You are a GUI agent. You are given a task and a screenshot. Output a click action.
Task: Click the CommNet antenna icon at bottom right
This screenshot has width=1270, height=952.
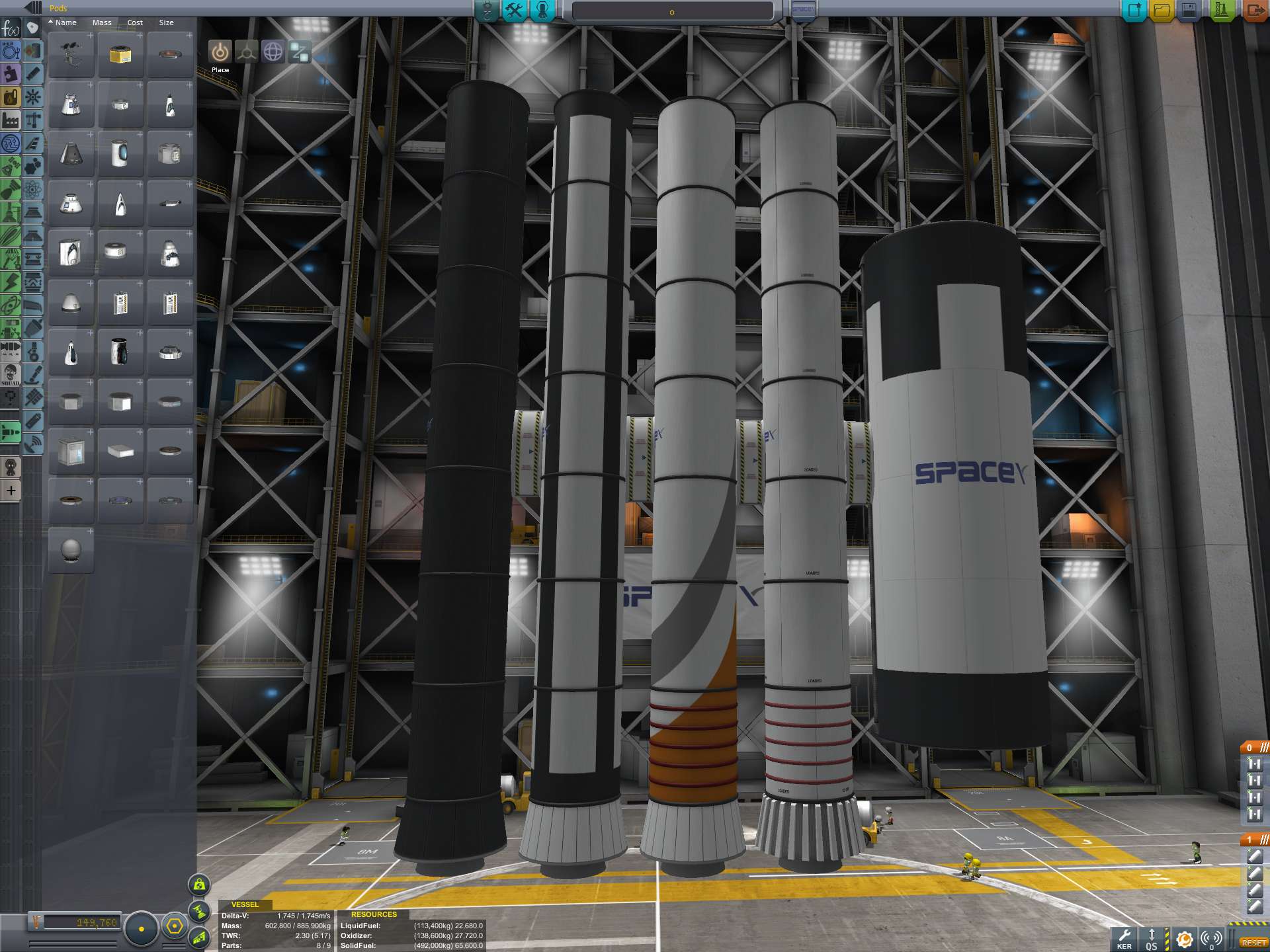tap(1211, 938)
